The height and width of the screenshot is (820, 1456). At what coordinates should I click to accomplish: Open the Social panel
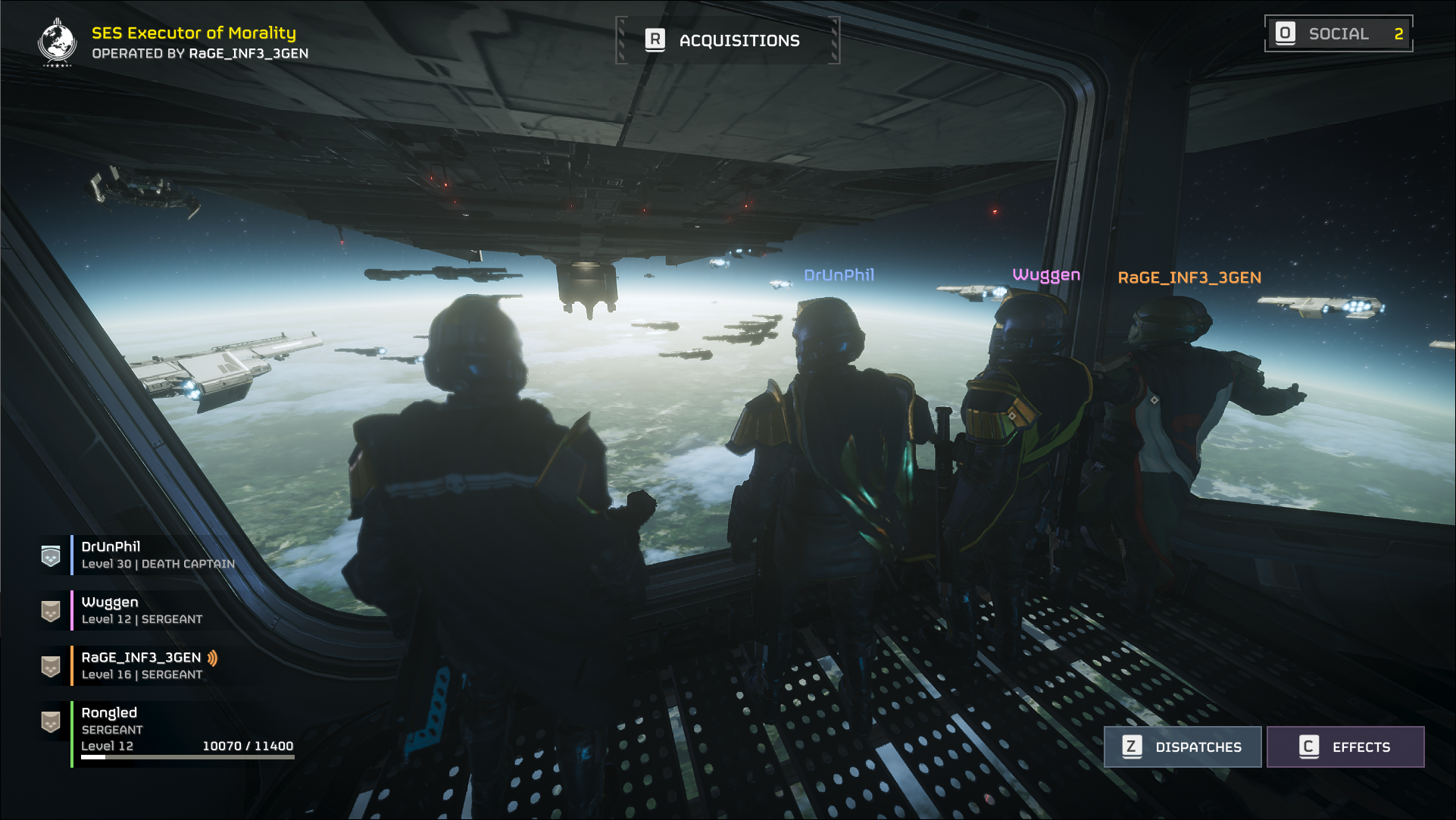[1338, 34]
